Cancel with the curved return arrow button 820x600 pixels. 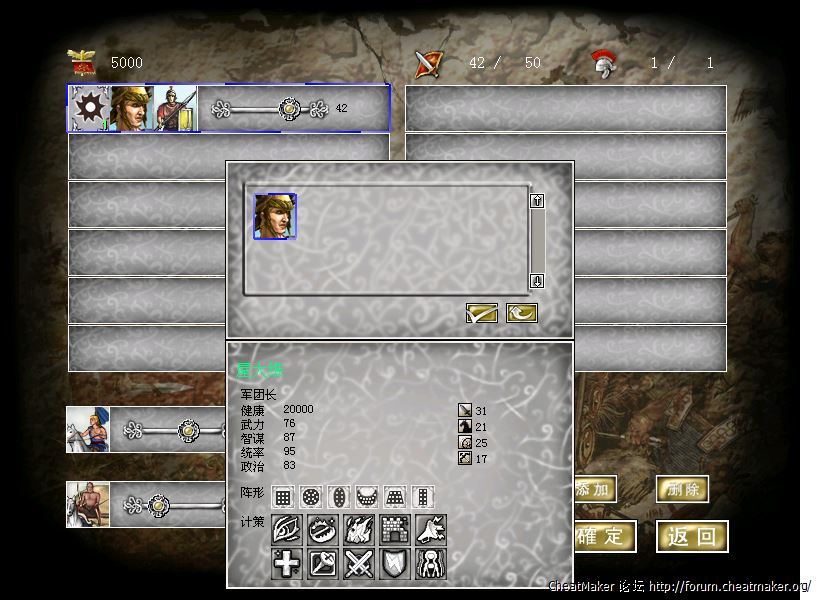click(x=521, y=313)
